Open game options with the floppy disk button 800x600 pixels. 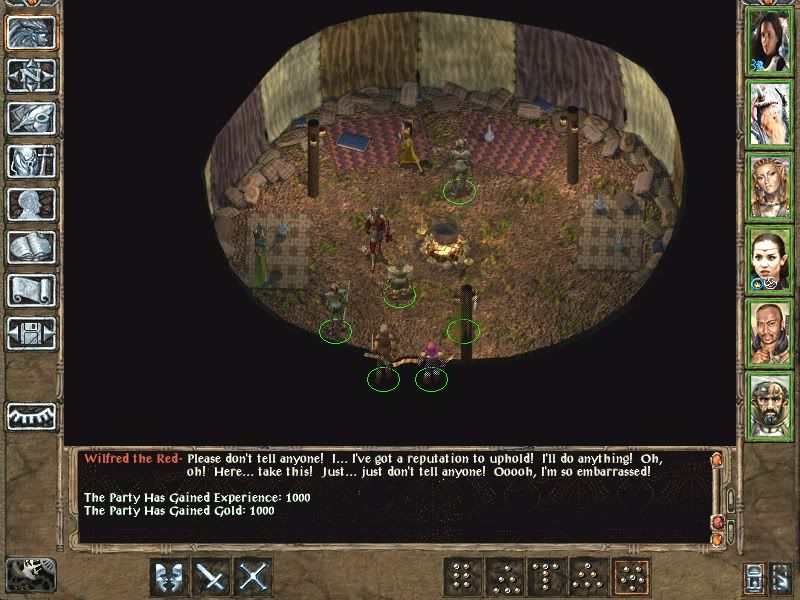(31, 333)
